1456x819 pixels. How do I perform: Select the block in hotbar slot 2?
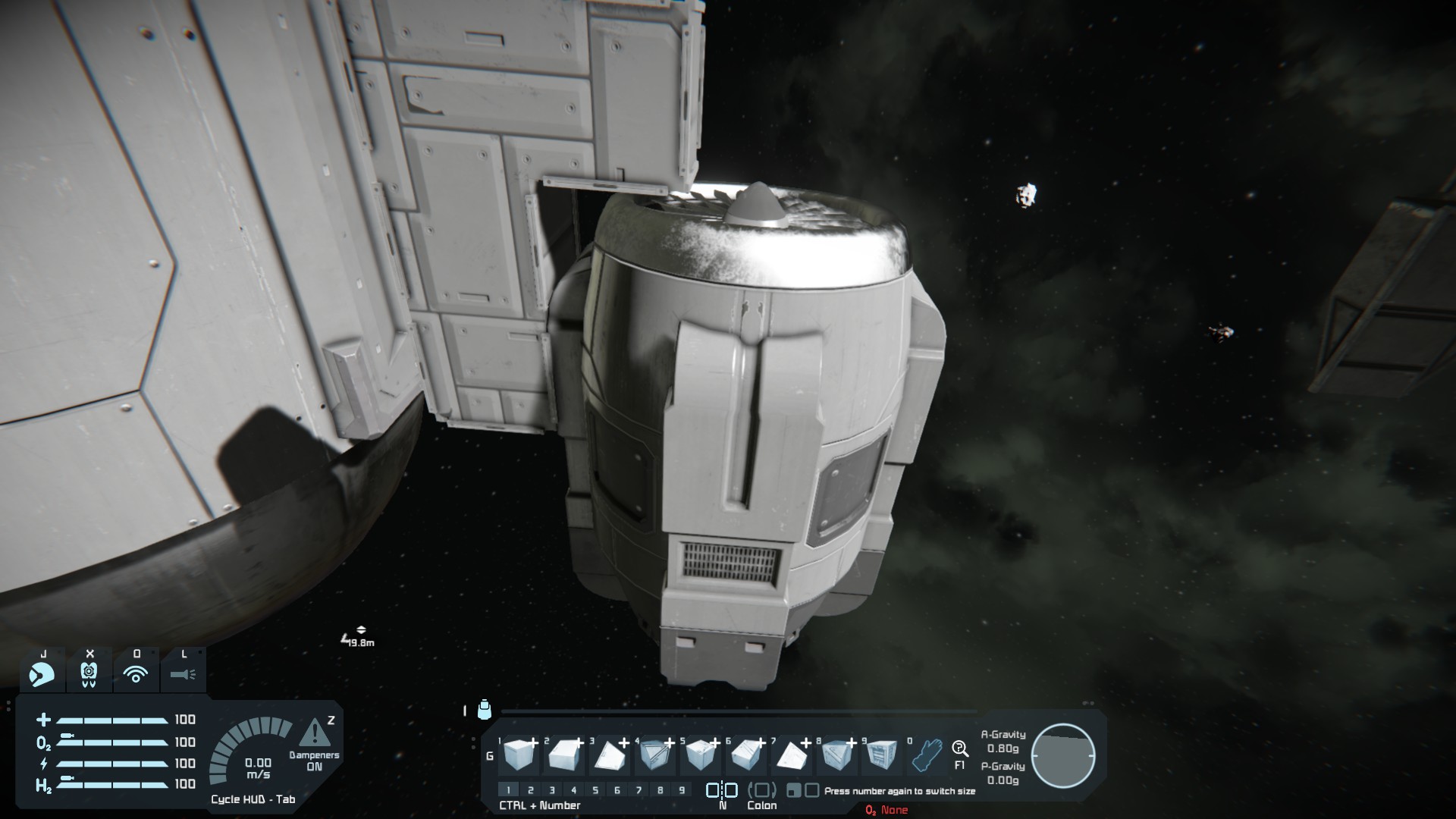tap(564, 754)
